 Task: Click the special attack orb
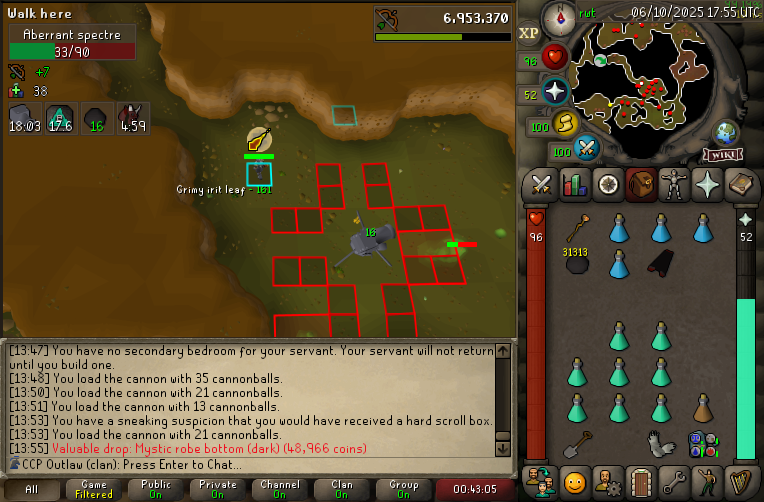(x=586, y=149)
